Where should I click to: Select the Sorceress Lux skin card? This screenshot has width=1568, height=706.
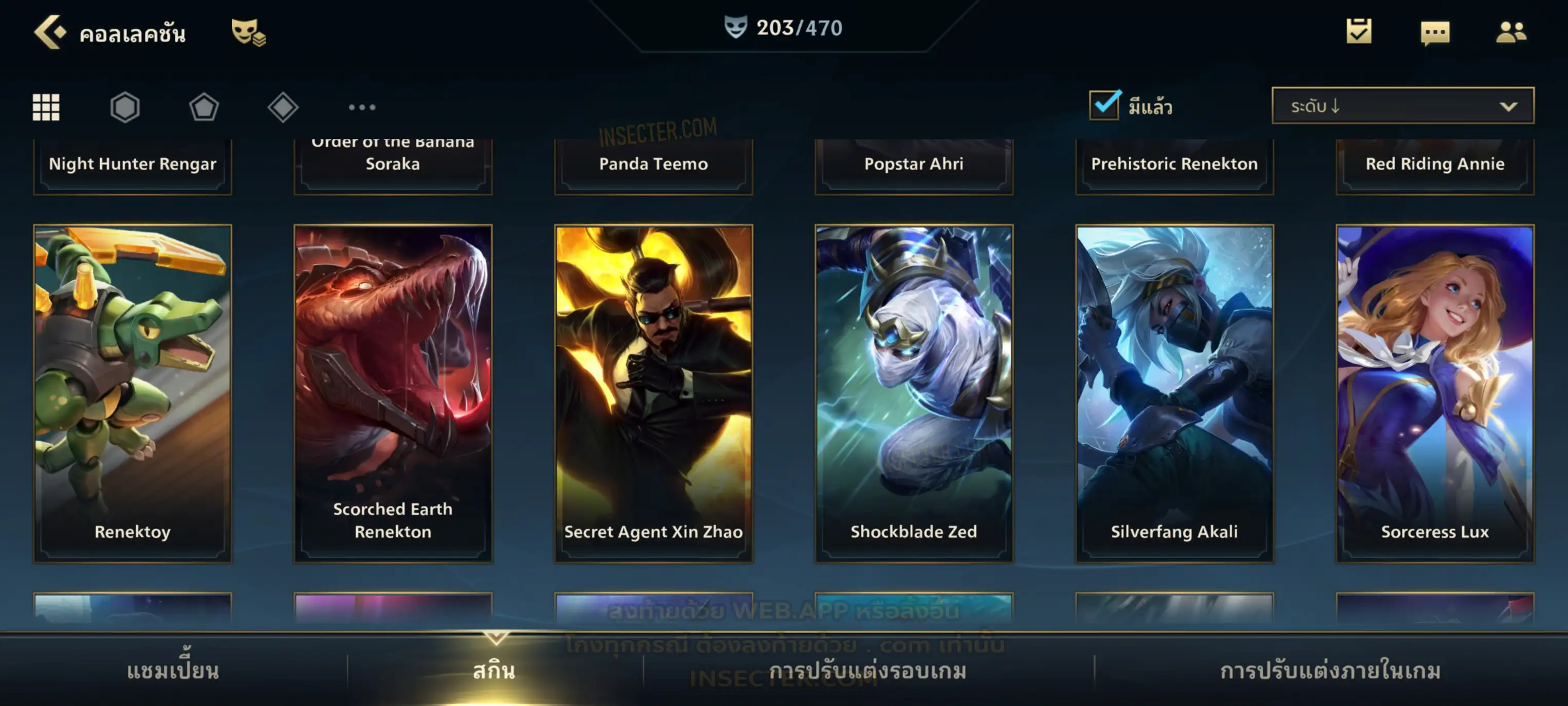point(1435,393)
